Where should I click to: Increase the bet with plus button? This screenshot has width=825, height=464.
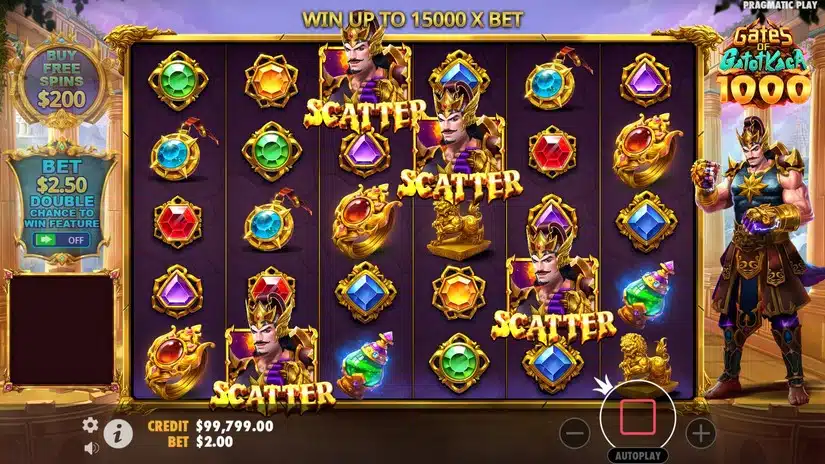(701, 433)
